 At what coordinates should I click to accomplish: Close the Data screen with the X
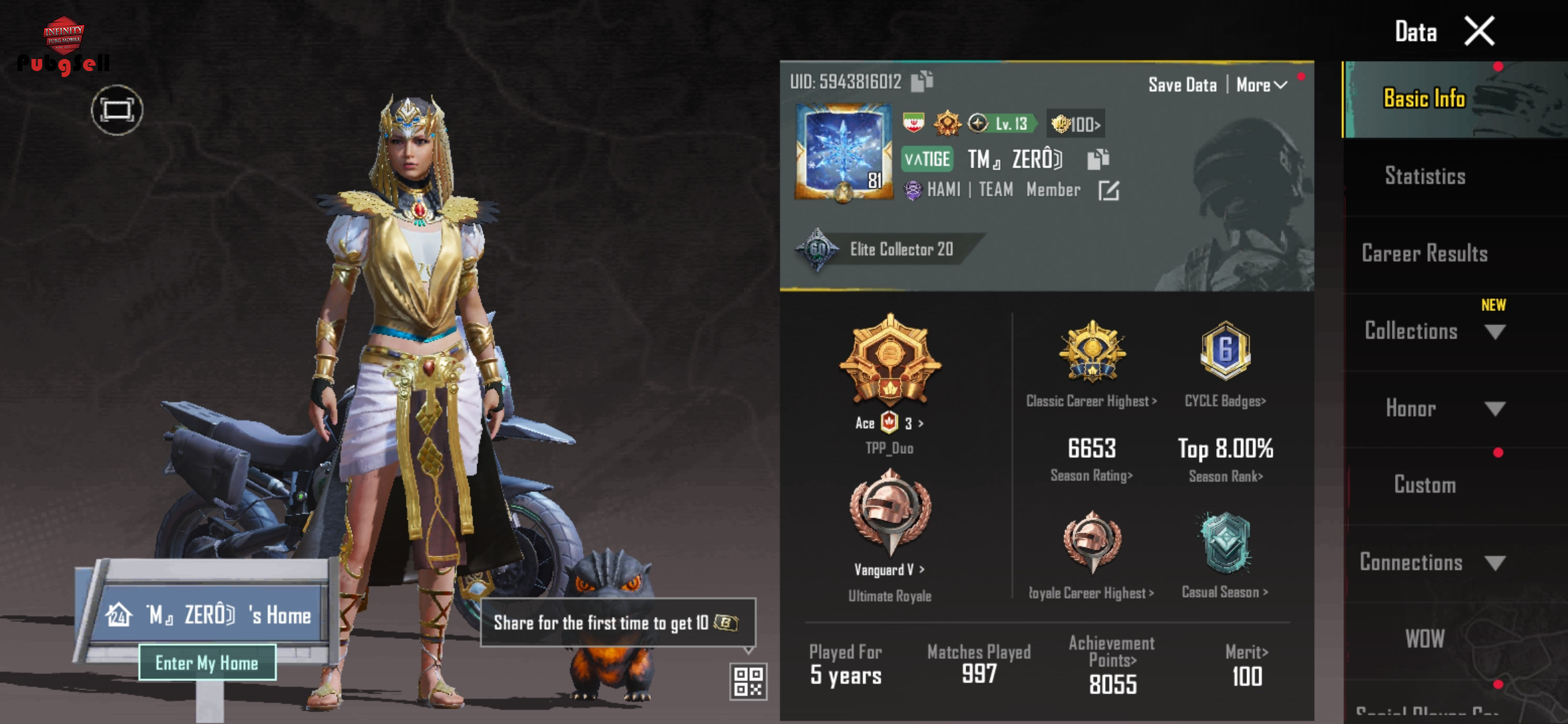(1480, 32)
